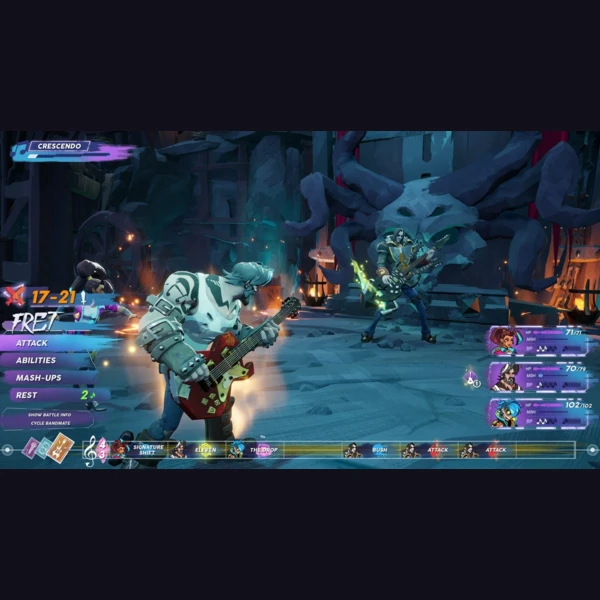Viewport: 600px width, 600px height.
Task: Select the red-haired bandmate's status card
Action: 538,342
